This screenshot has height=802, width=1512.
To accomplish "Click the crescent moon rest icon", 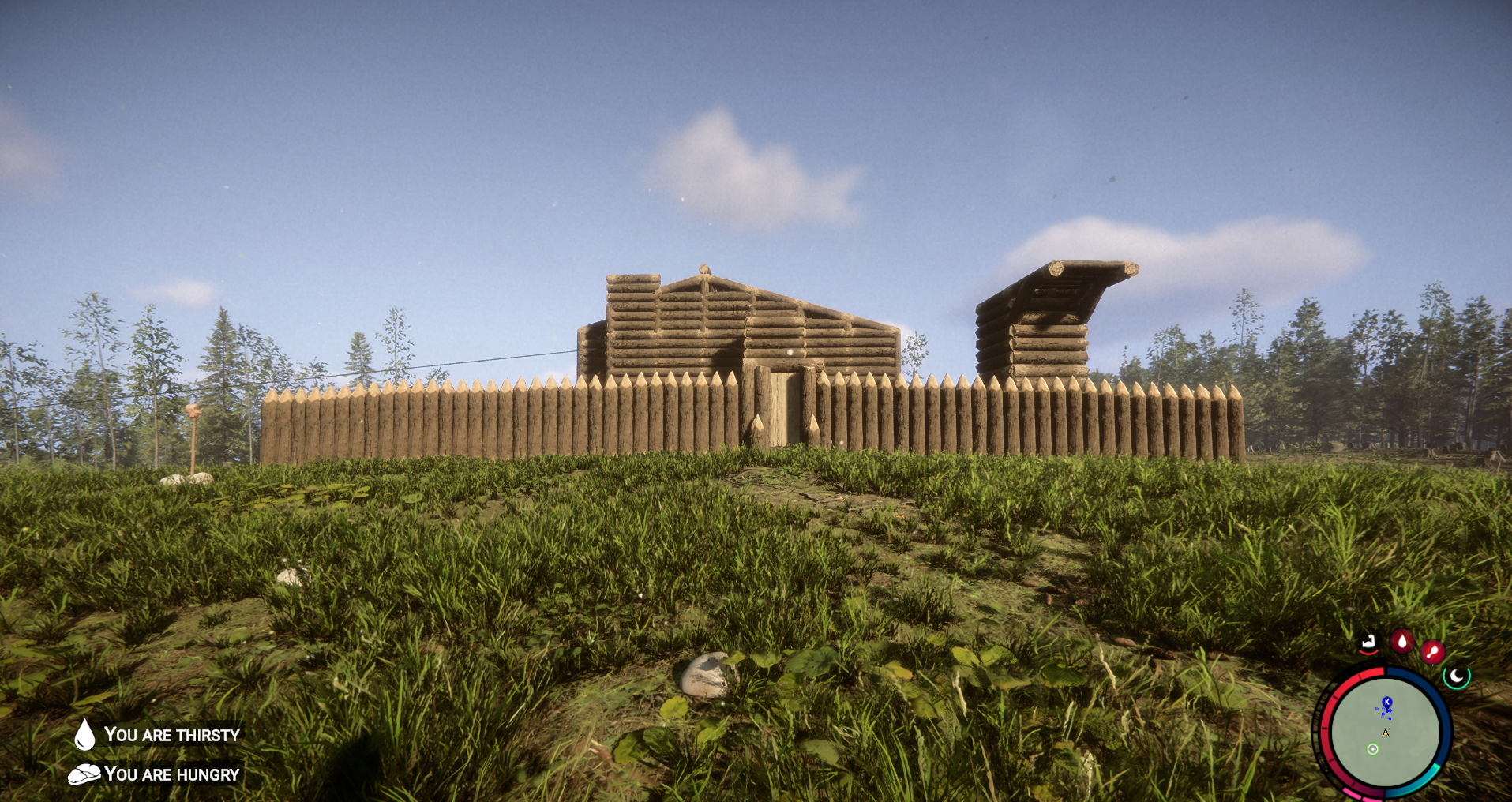I will coord(1457,676).
